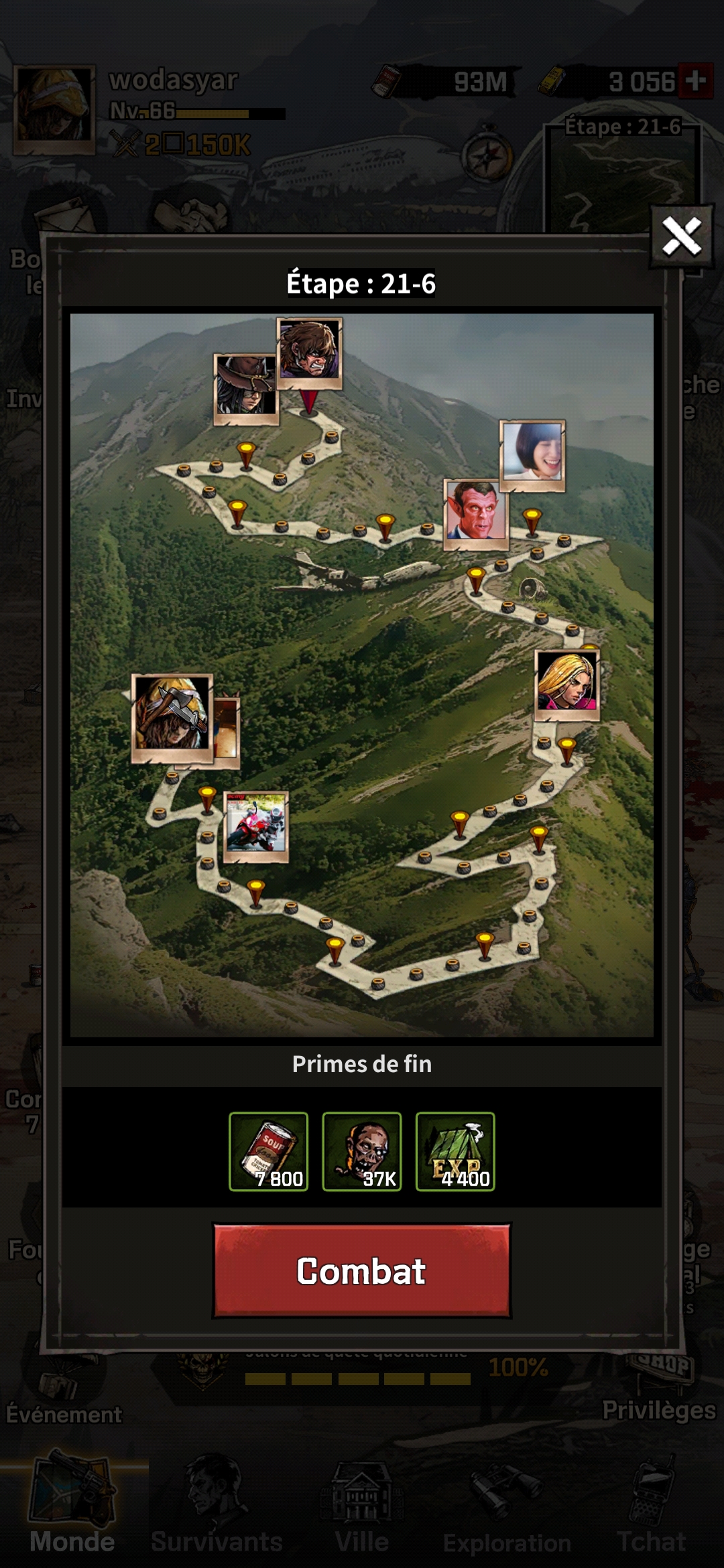Start the fight with the Combat button
Viewport: 724px width, 1568px height.
(361, 1270)
